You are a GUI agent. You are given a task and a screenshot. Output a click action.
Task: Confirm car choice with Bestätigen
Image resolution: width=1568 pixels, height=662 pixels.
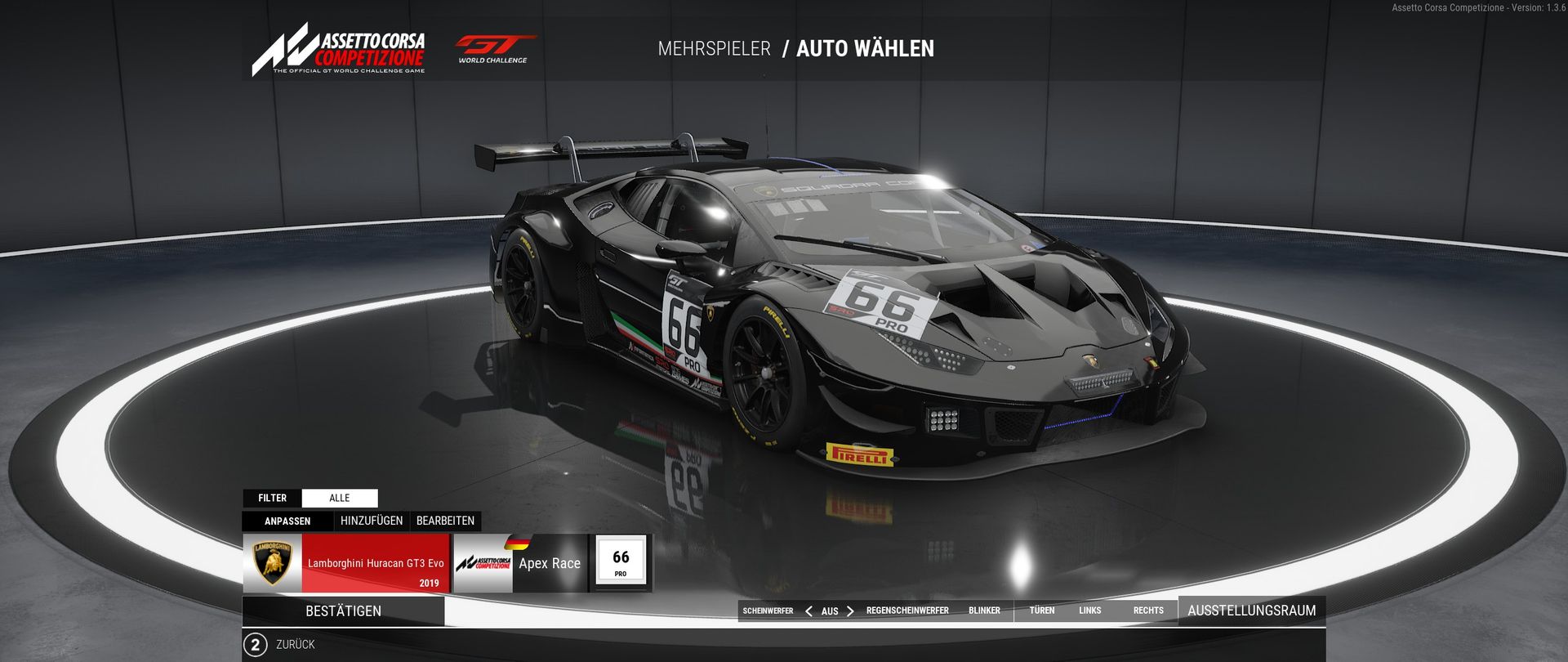(343, 611)
